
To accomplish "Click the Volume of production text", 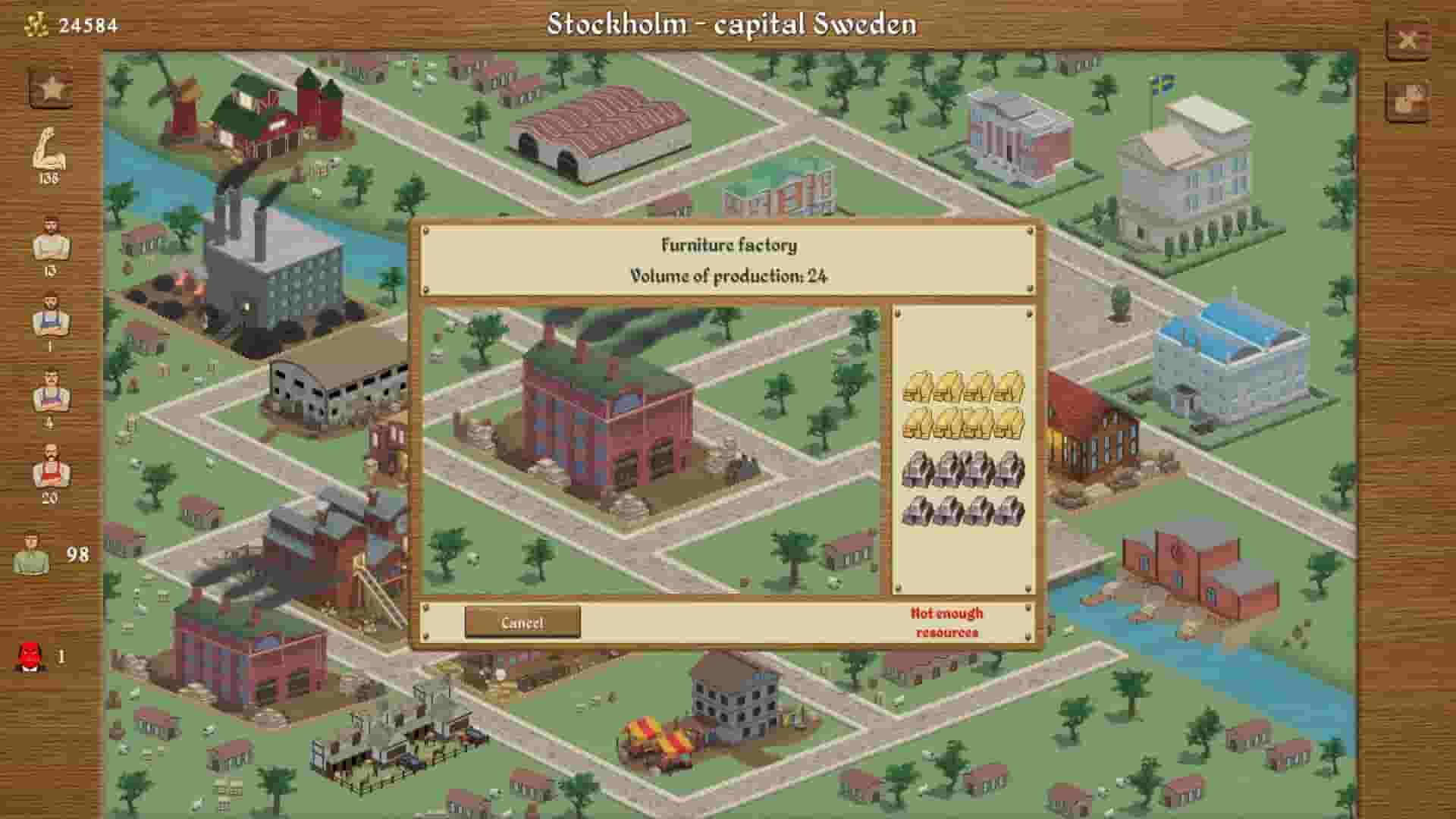I will click(x=728, y=277).
